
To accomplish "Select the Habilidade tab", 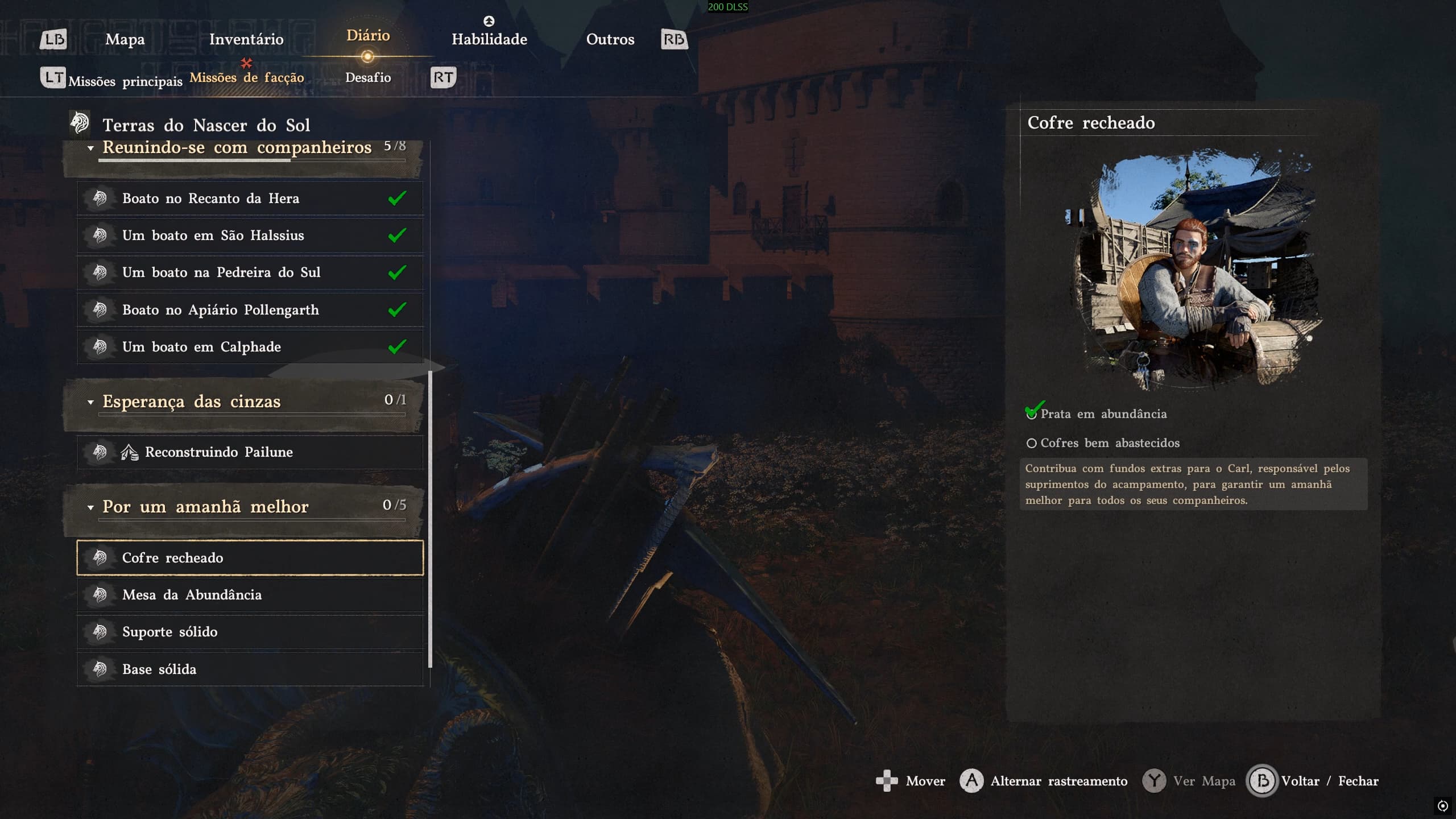I will click(x=489, y=39).
